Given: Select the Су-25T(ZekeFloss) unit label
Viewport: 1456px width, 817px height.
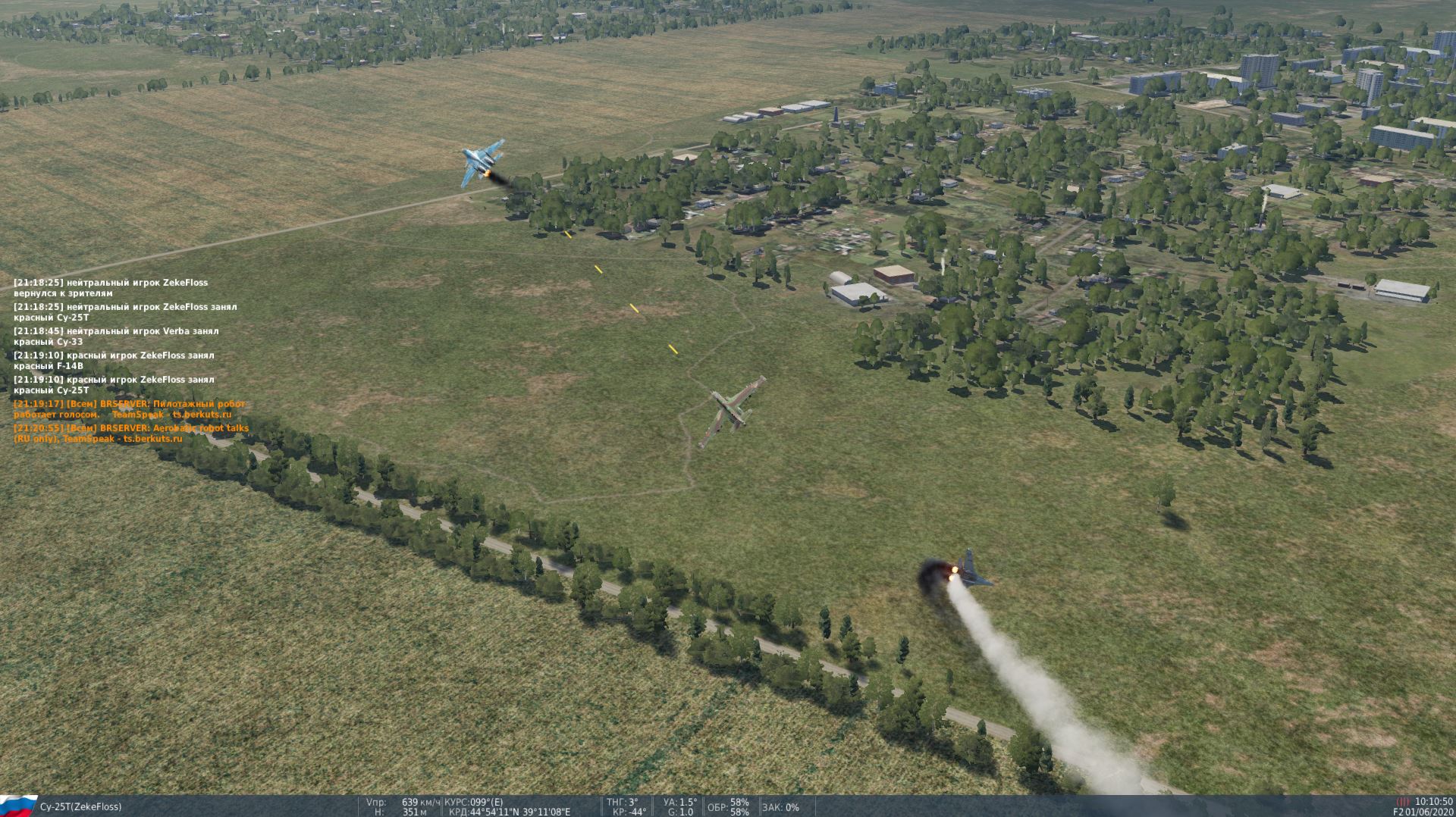Looking at the screenshot, I should [80, 806].
